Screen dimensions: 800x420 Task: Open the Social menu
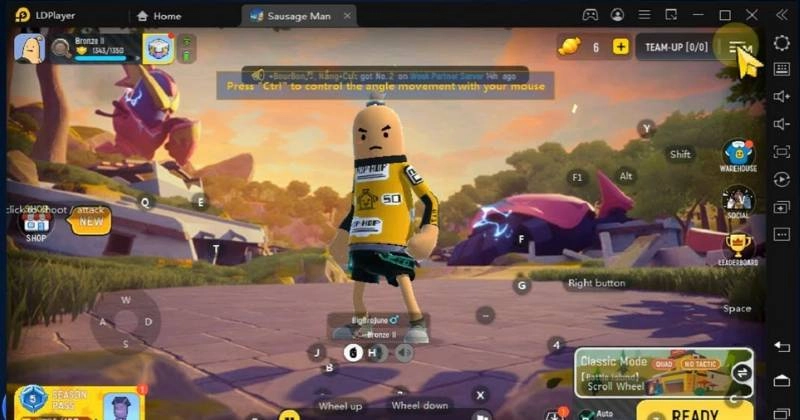point(738,201)
